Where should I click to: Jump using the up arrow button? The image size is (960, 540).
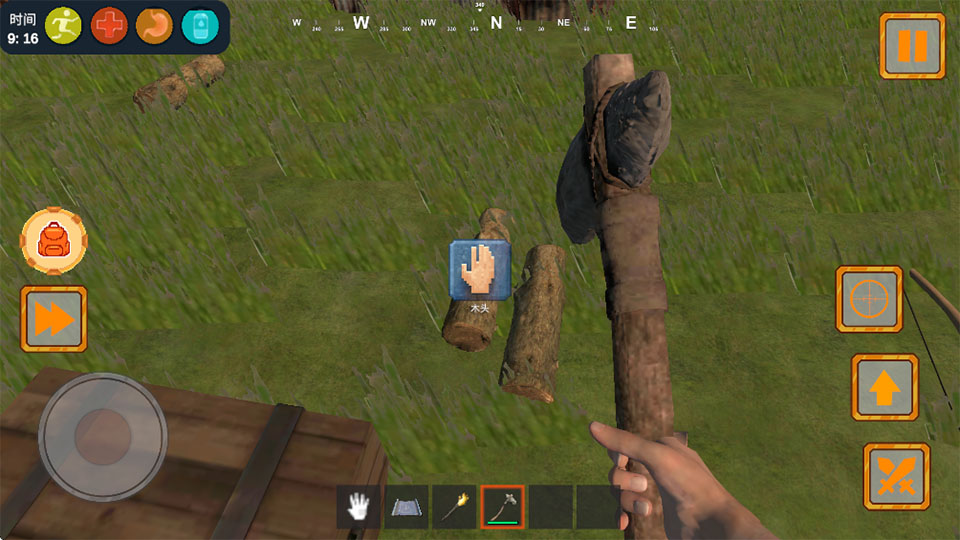point(884,387)
